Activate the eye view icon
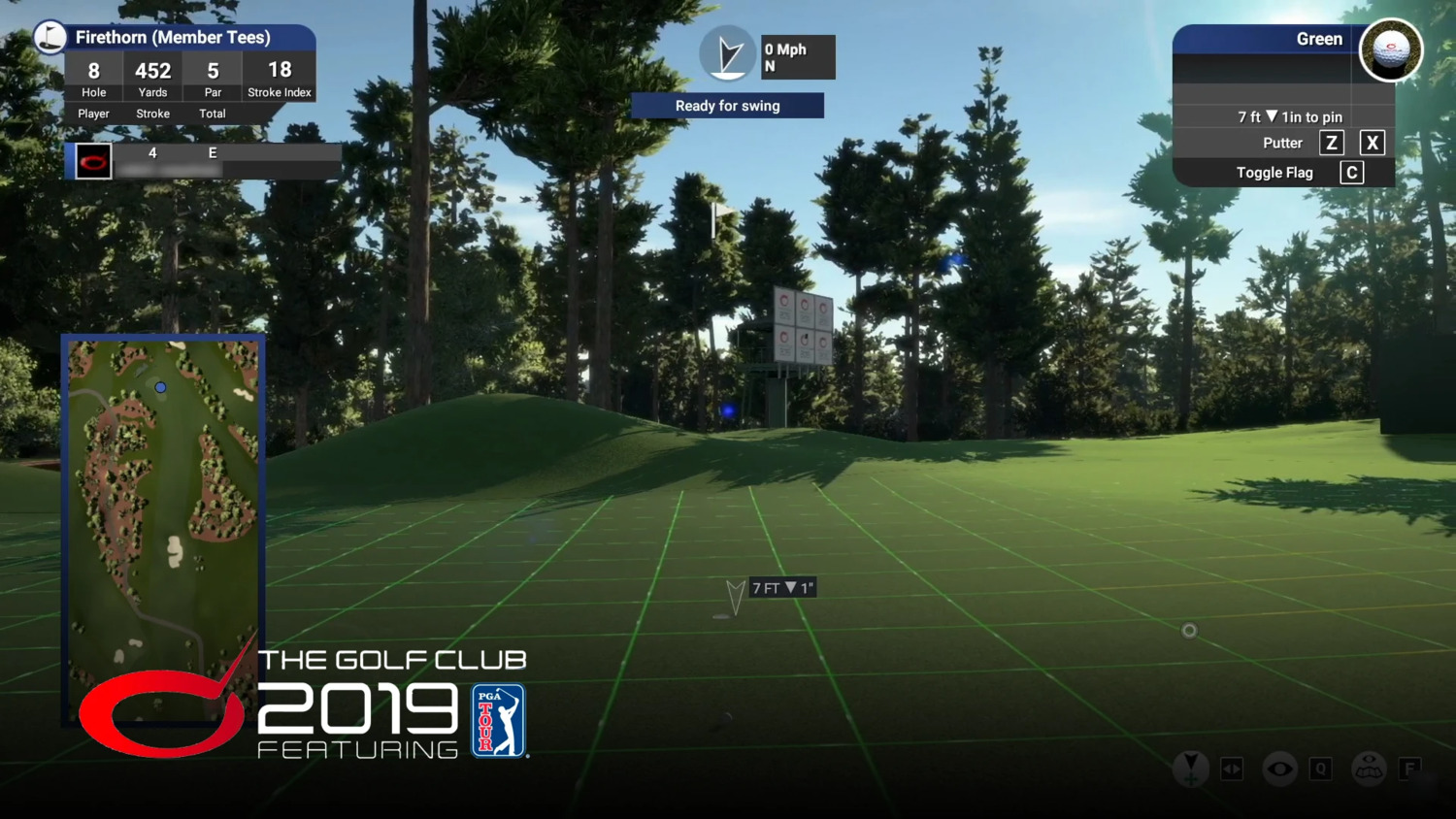This screenshot has width=1456, height=819. (x=1279, y=769)
